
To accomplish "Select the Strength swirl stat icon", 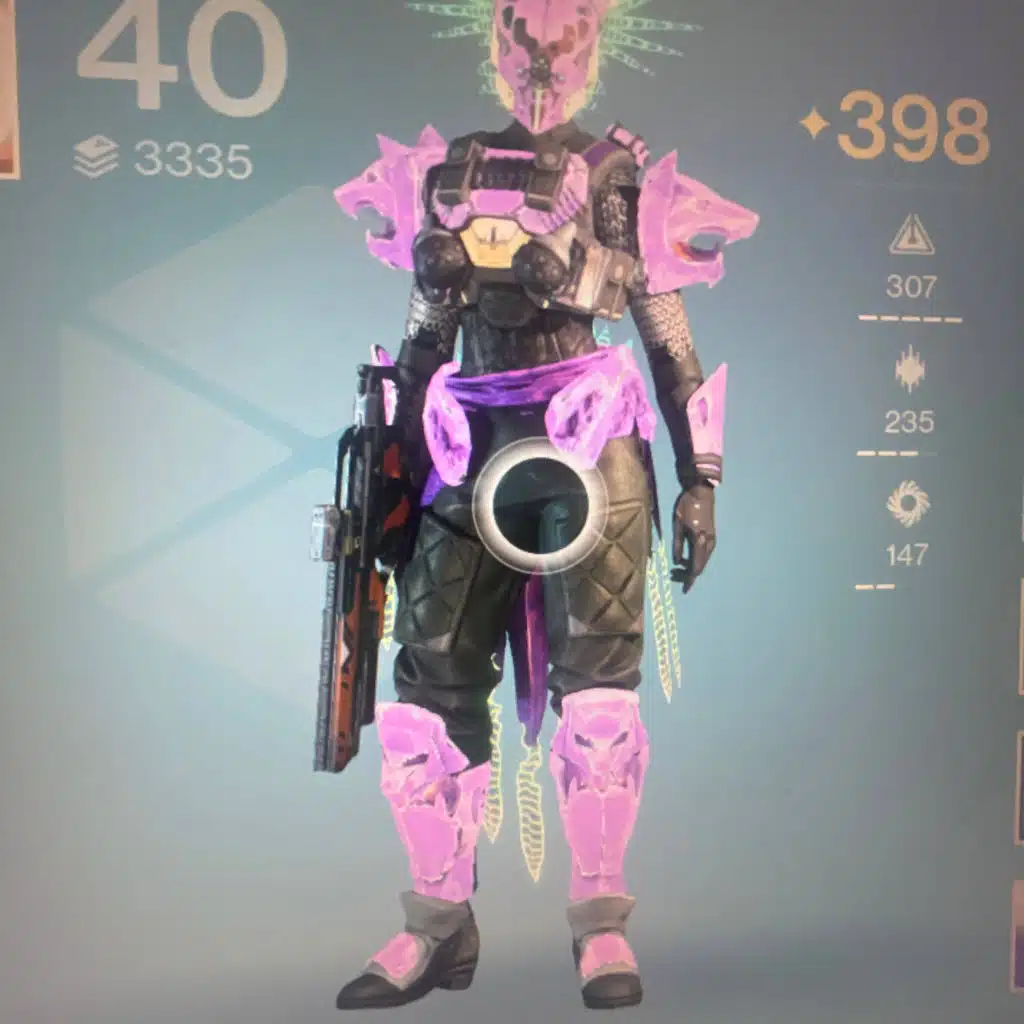I will pos(907,505).
